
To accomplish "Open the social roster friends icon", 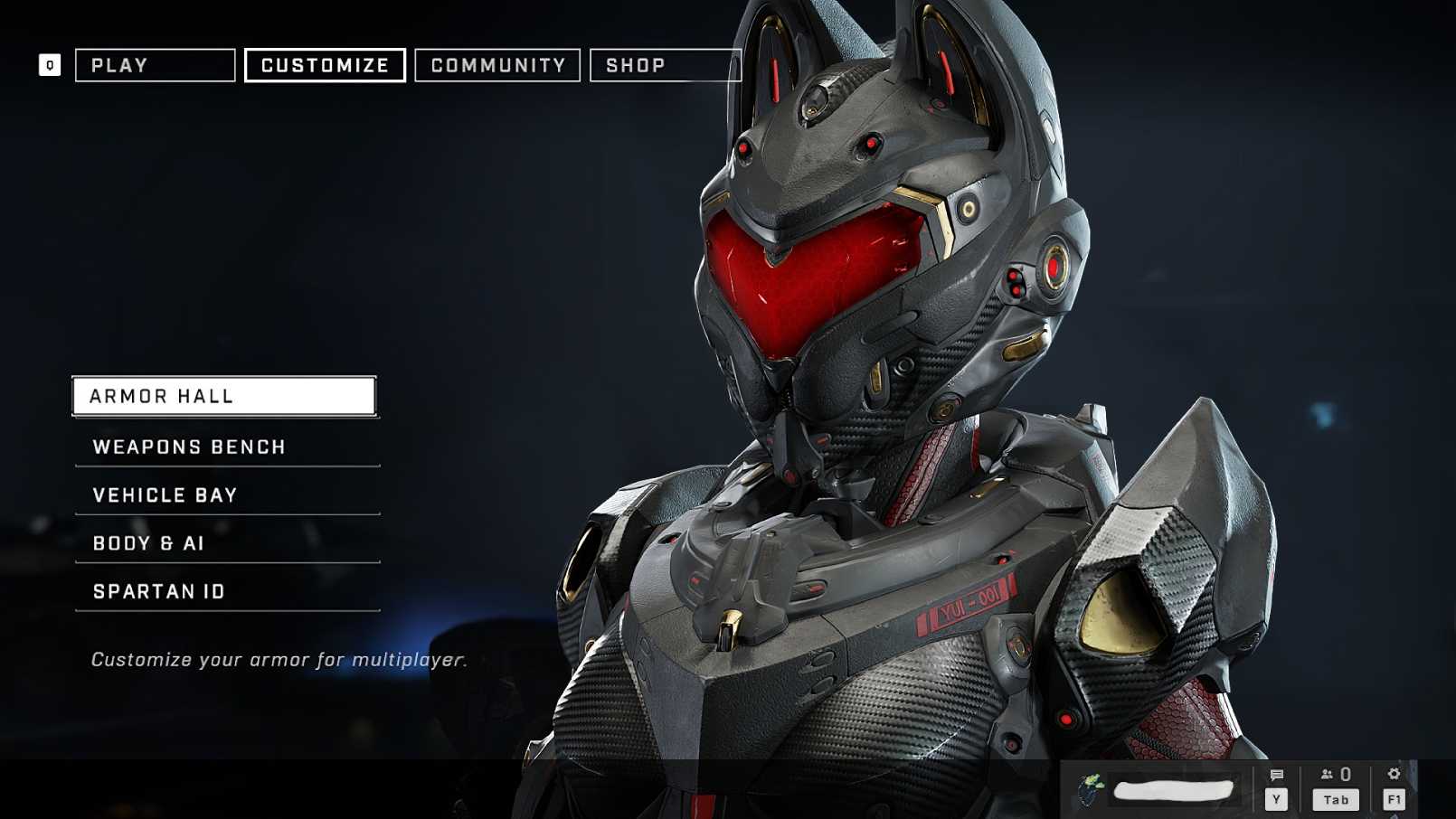I will pyautogui.click(x=1326, y=774).
